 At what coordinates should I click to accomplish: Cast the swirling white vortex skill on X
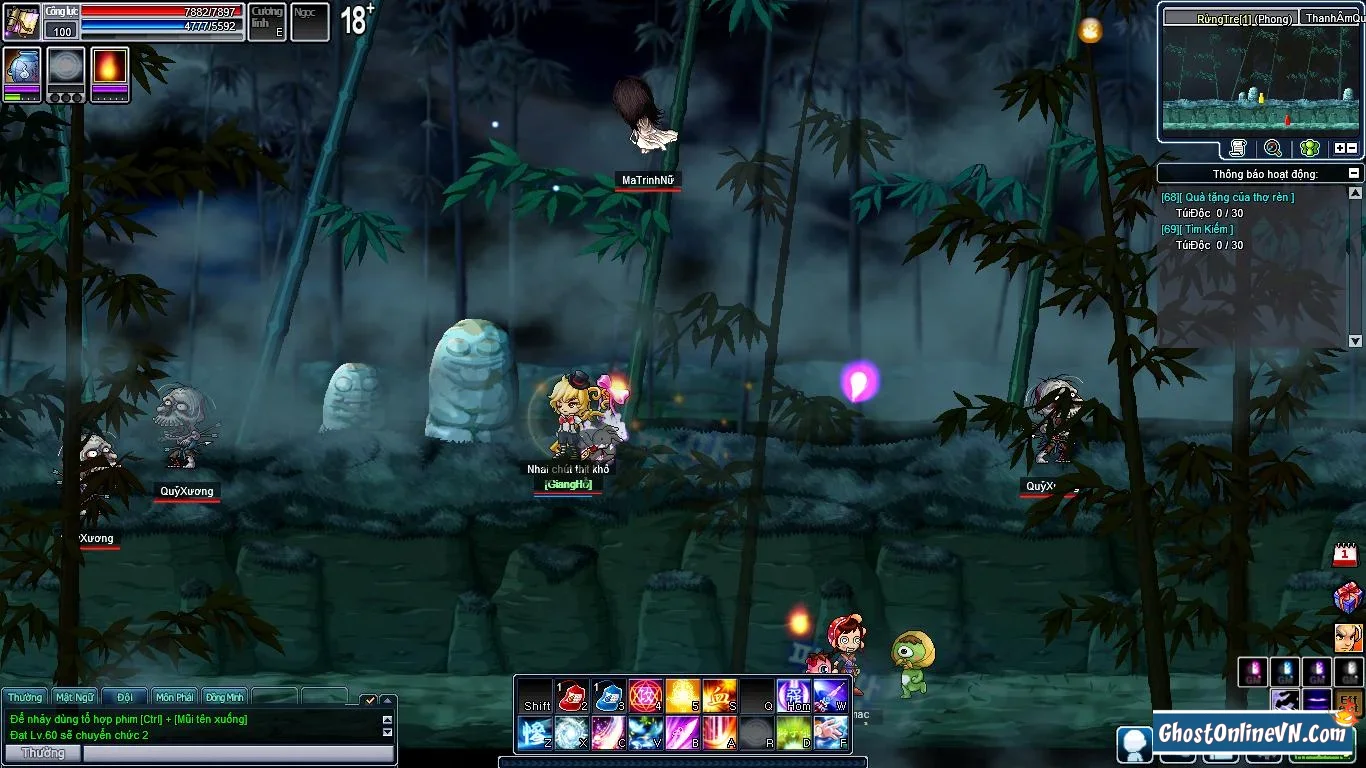[x=572, y=733]
